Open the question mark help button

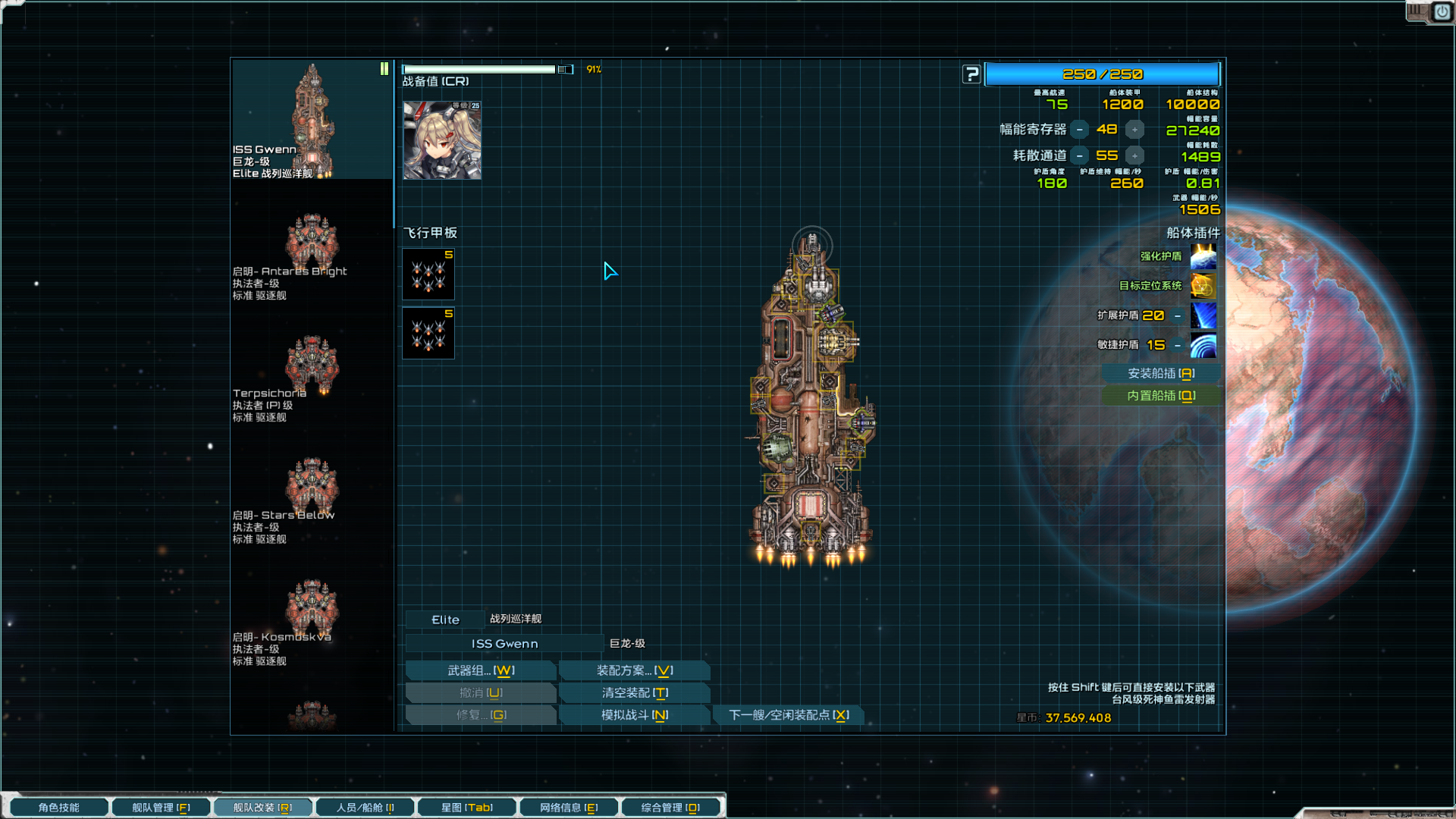(x=971, y=74)
